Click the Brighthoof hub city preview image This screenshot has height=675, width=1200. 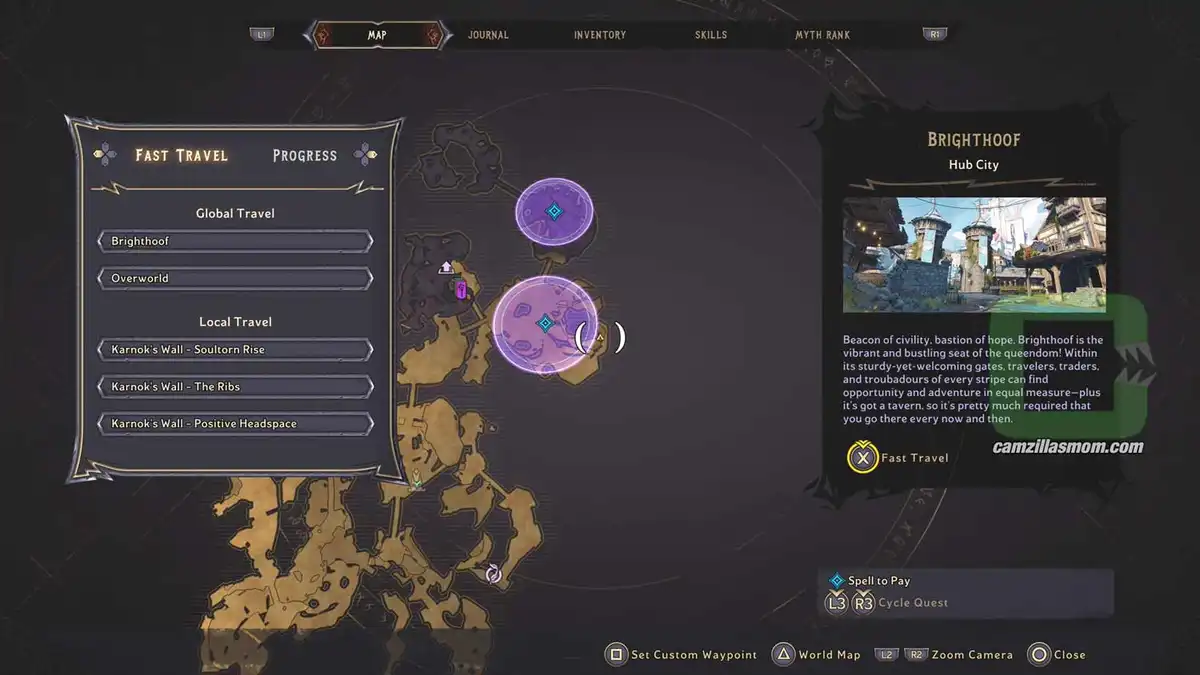tap(974, 254)
